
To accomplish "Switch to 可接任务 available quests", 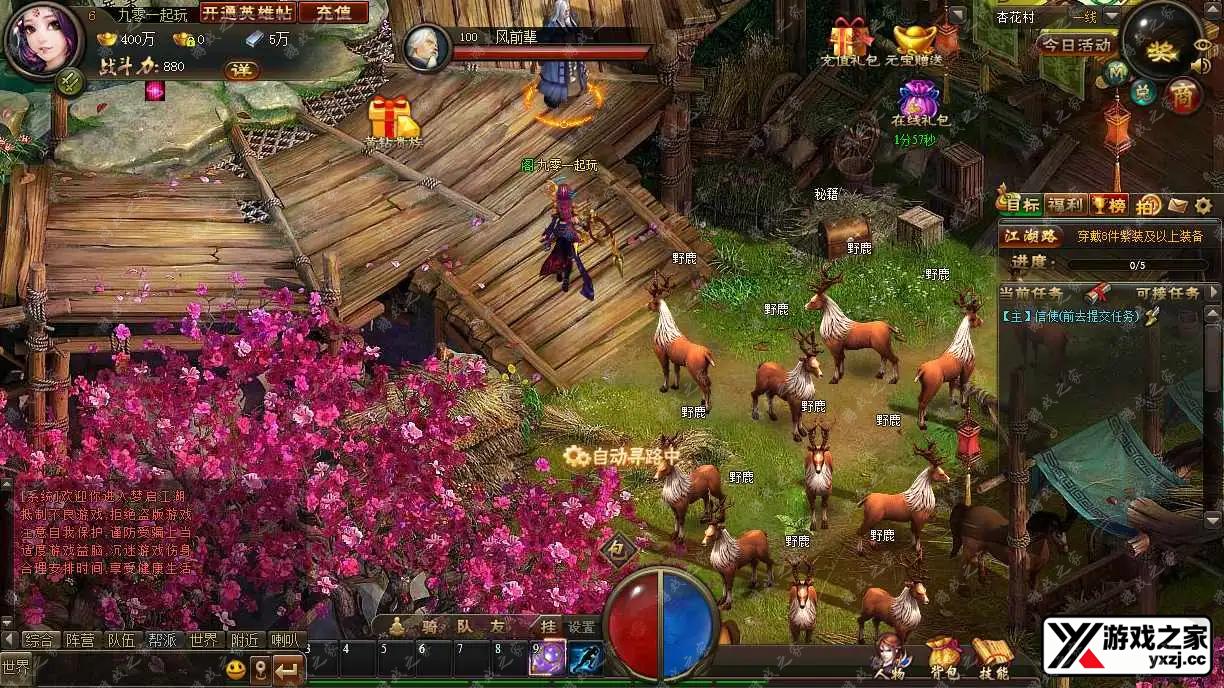I will coord(1167,293).
